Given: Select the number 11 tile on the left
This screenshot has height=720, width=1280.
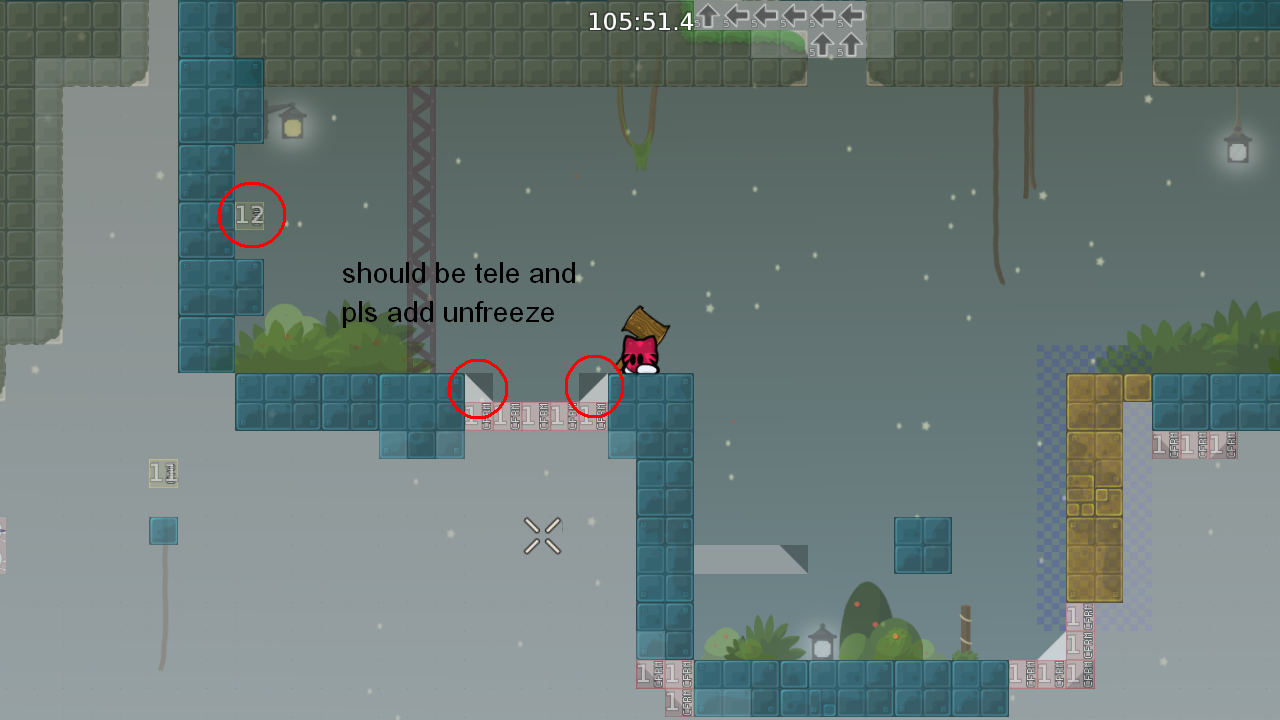Looking at the screenshot, I should coord(162,473).
